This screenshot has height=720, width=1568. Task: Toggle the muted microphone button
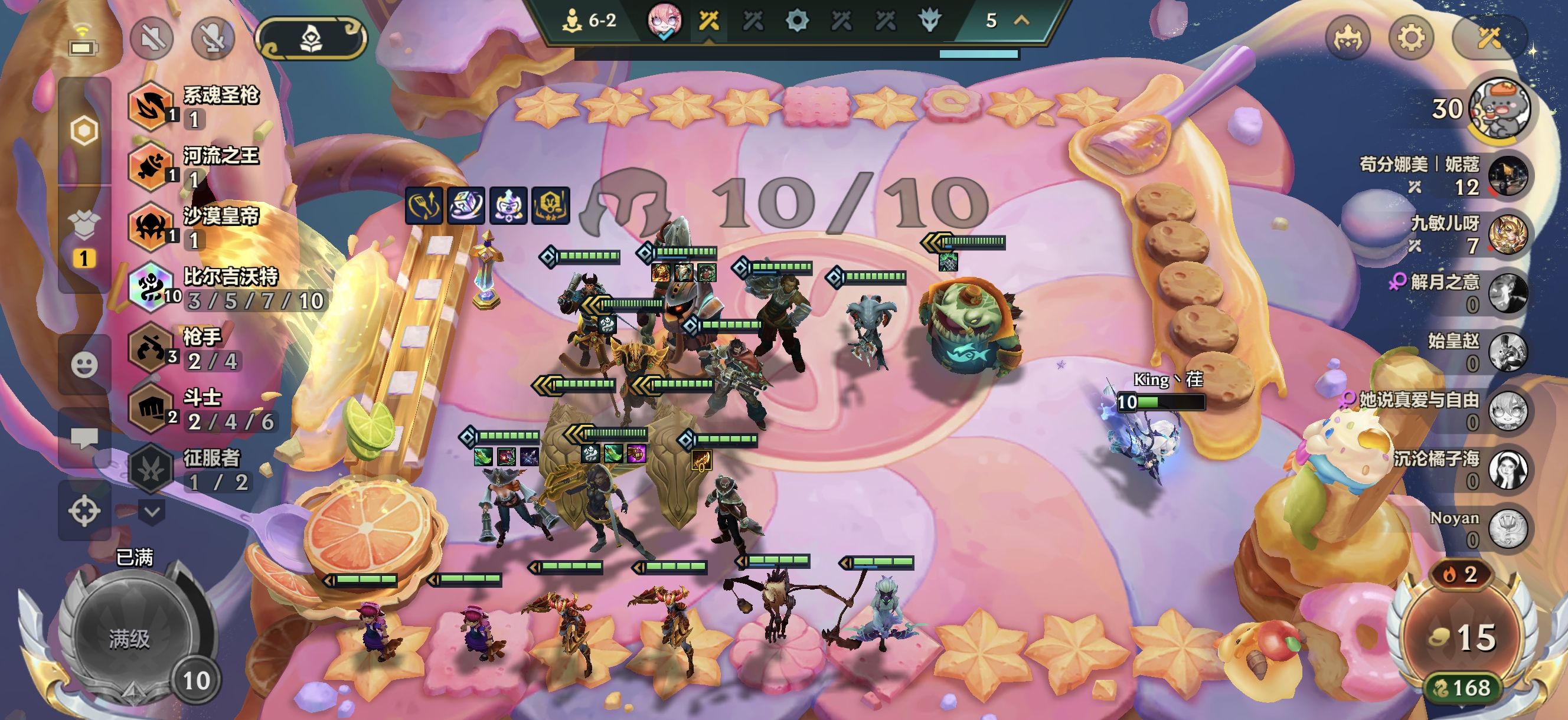coord(213,38)
